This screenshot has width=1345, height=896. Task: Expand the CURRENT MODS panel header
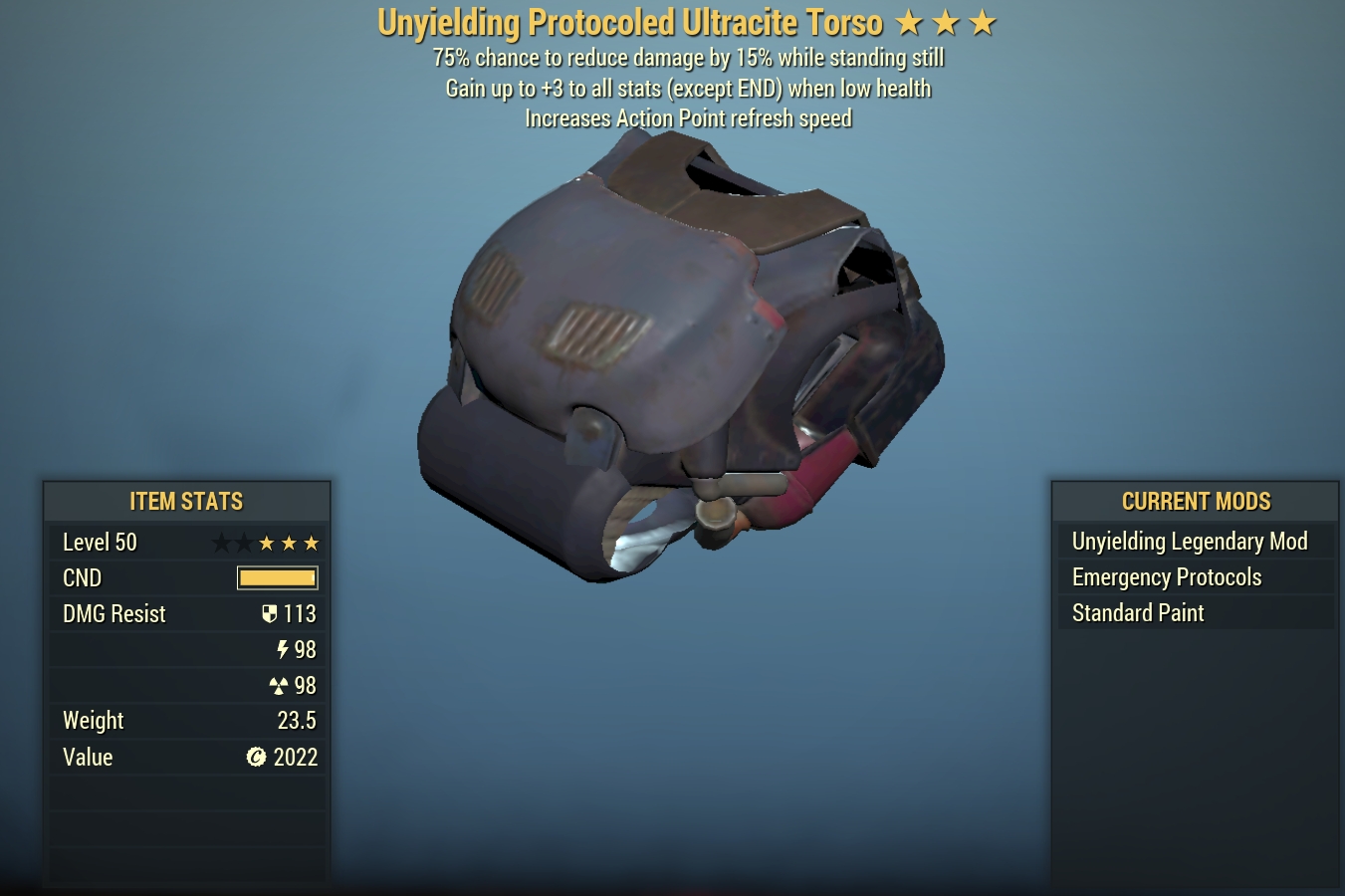(x=1196, y=501)
